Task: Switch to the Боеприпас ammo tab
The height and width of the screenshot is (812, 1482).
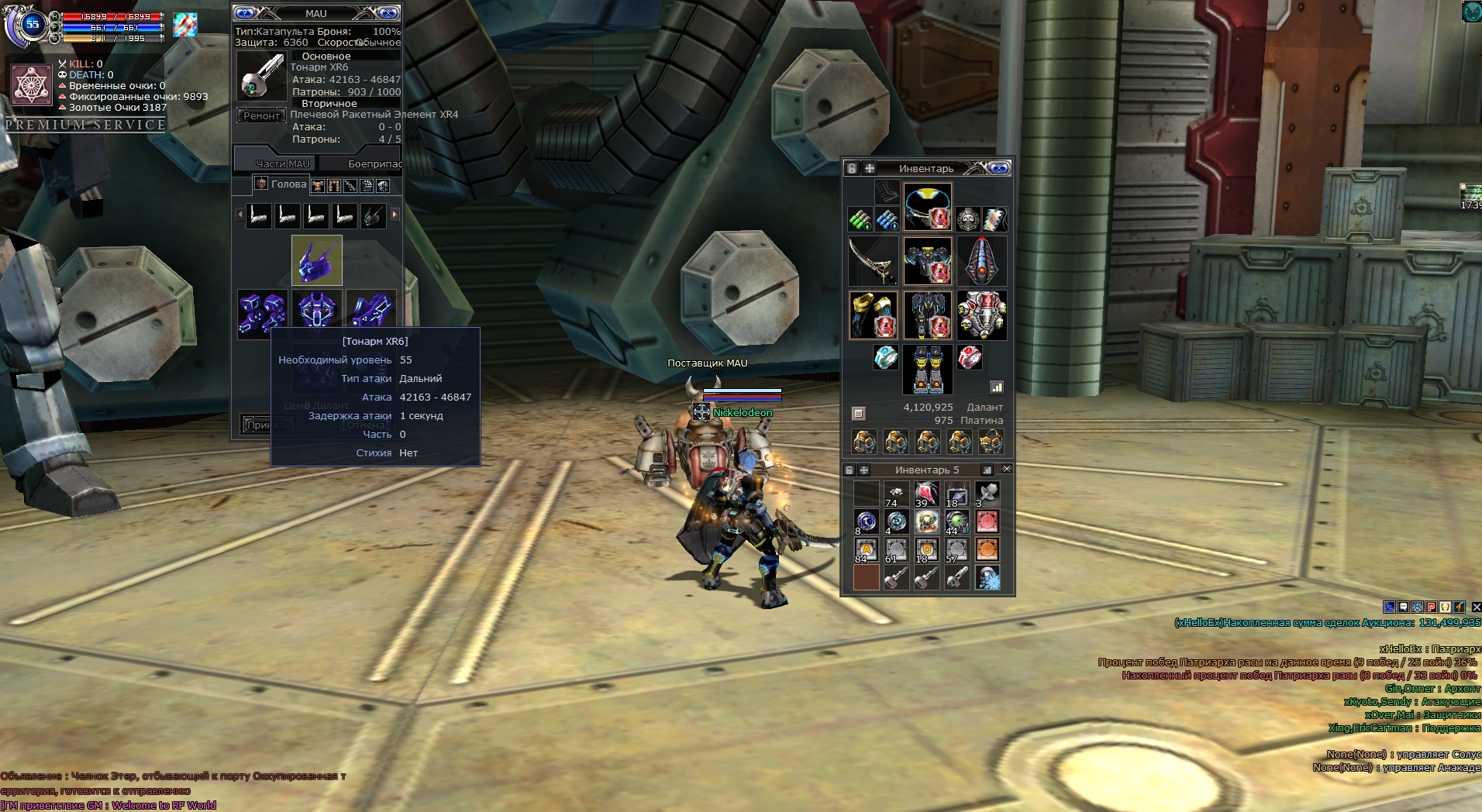Action: click(x=374, y=163)
